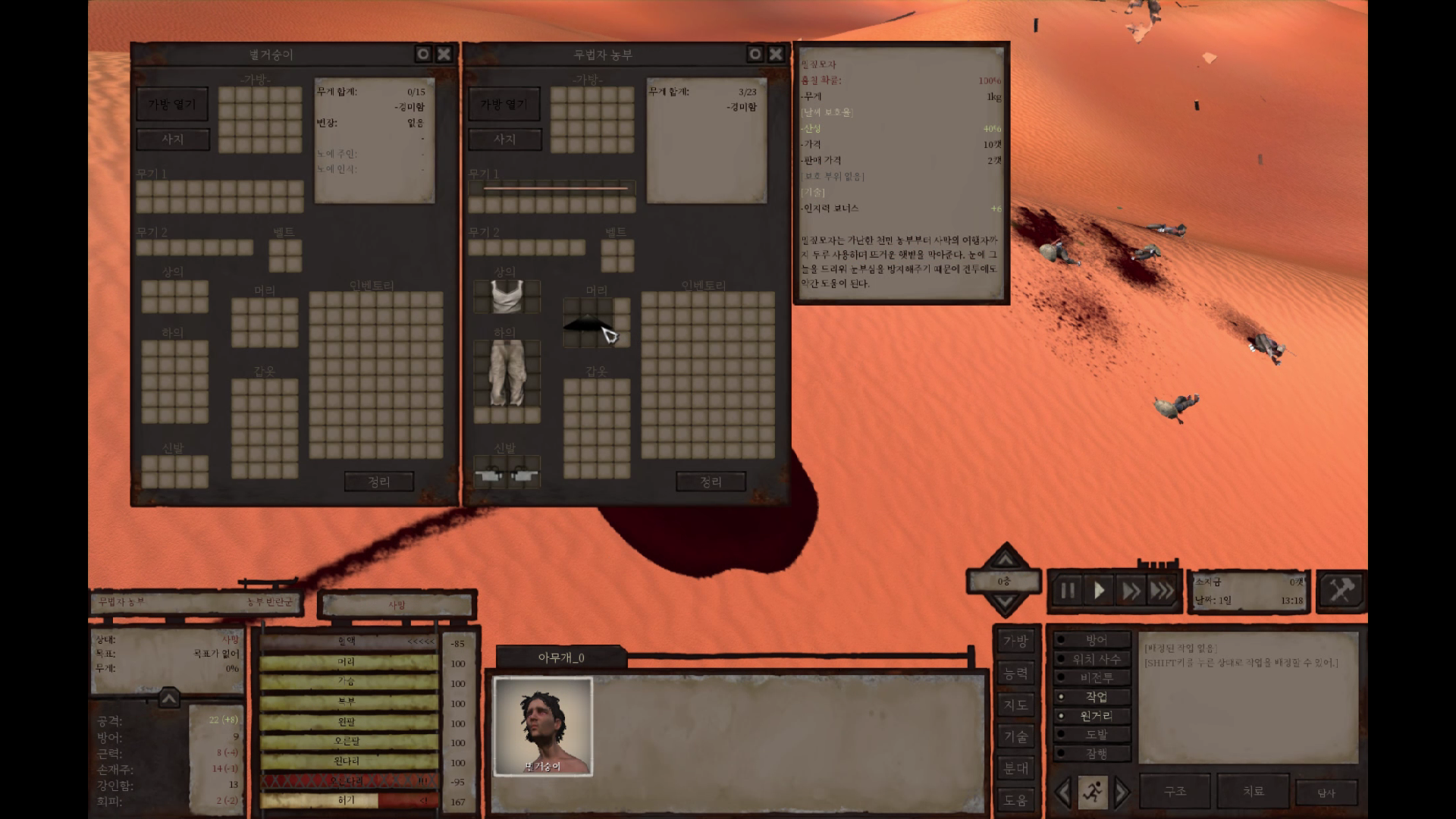
Task: Select the 빈거숭이 character portrait
Action: pyautogui.click(x=543, y=726)
